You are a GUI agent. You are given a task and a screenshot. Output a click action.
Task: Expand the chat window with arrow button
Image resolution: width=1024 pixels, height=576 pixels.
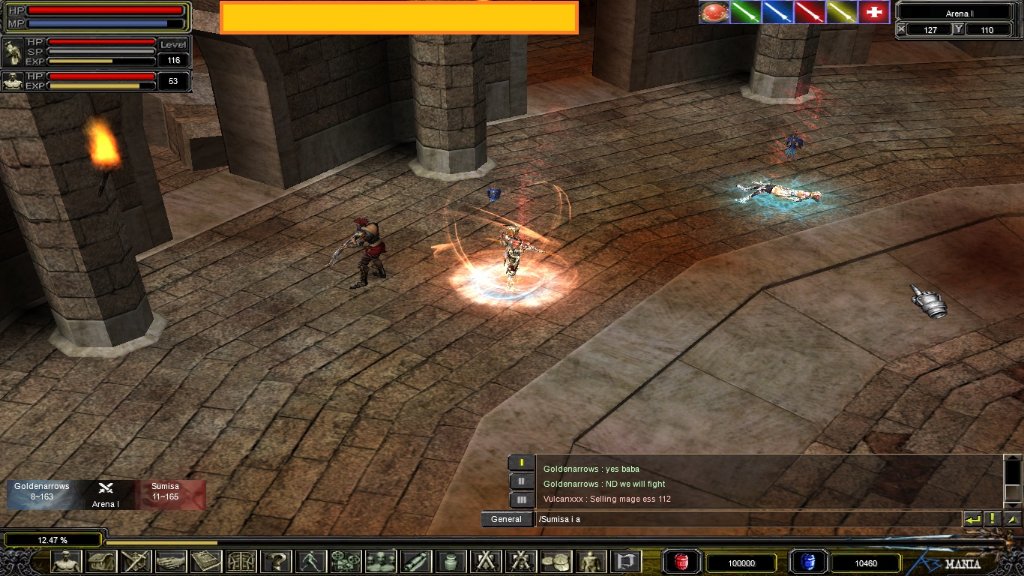[x=1012, y=519]
